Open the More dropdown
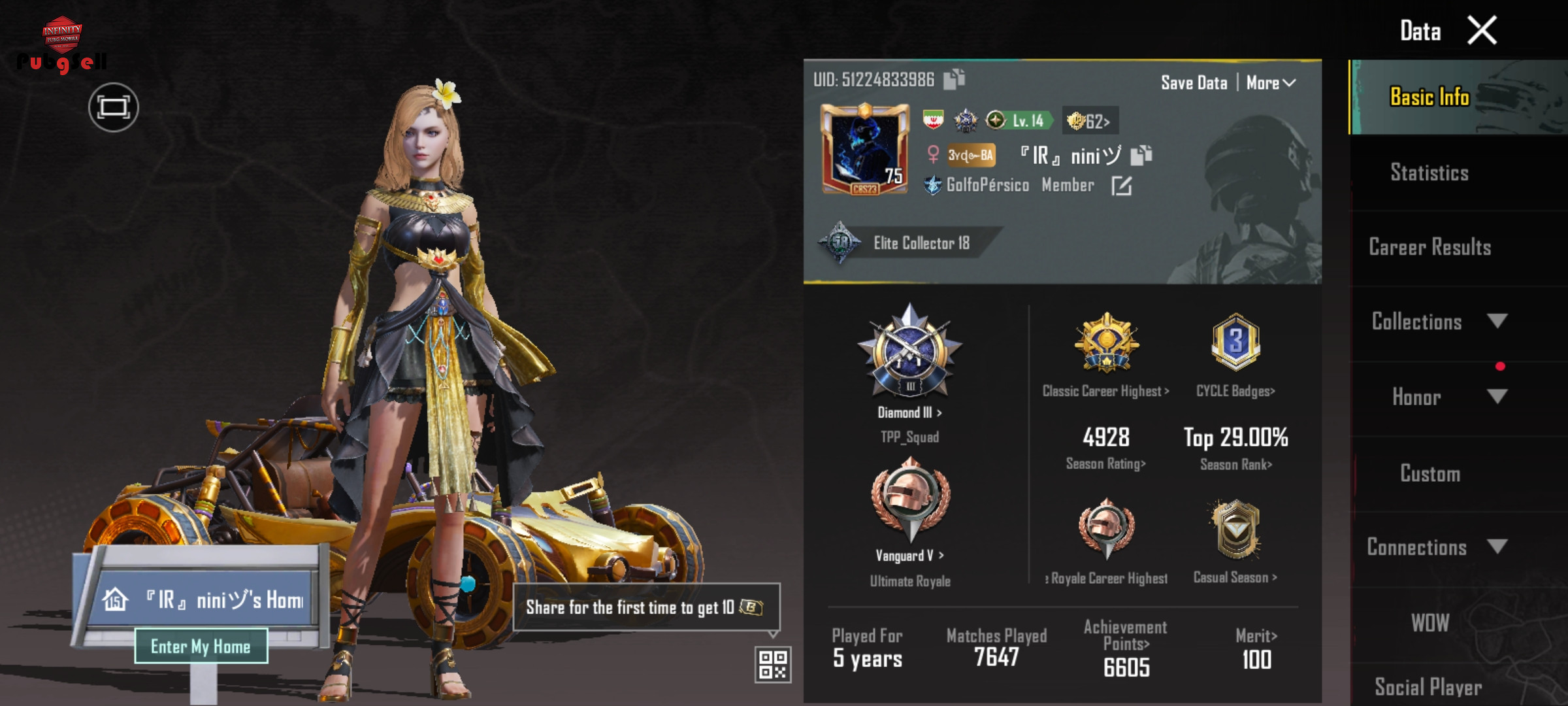The image size is (1568, 706). [1270, 83]
